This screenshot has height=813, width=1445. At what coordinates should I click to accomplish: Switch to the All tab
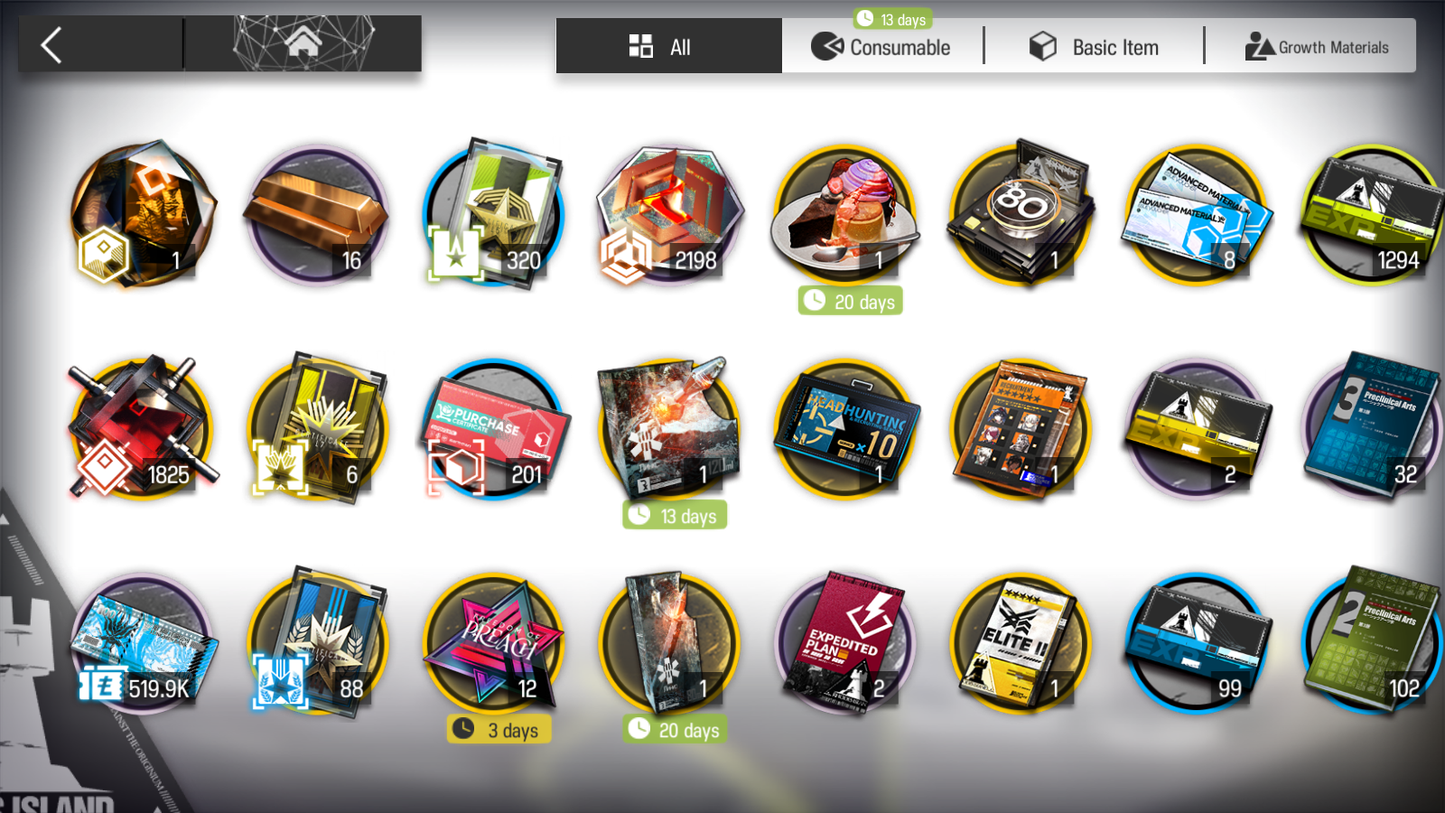(668, 47)
